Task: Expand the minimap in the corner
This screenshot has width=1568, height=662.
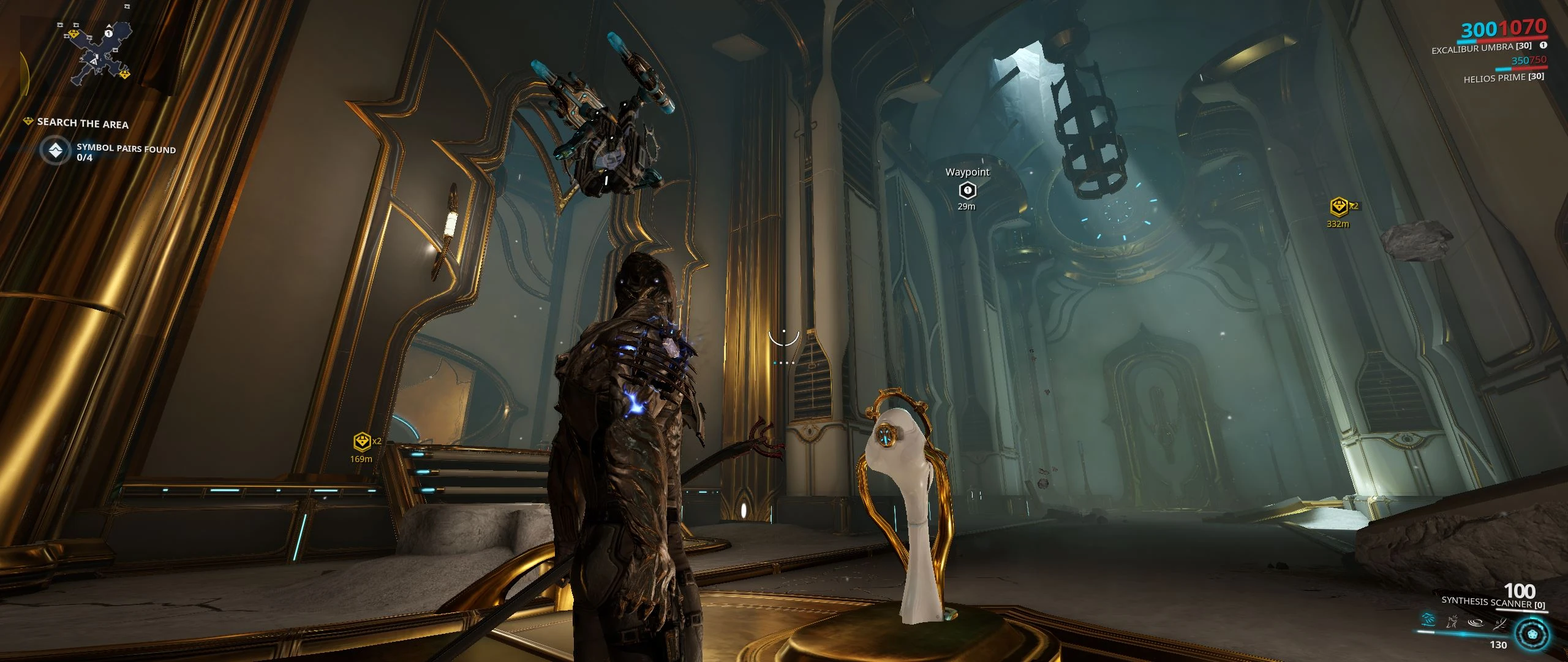Action: click(x=95, y=55)
